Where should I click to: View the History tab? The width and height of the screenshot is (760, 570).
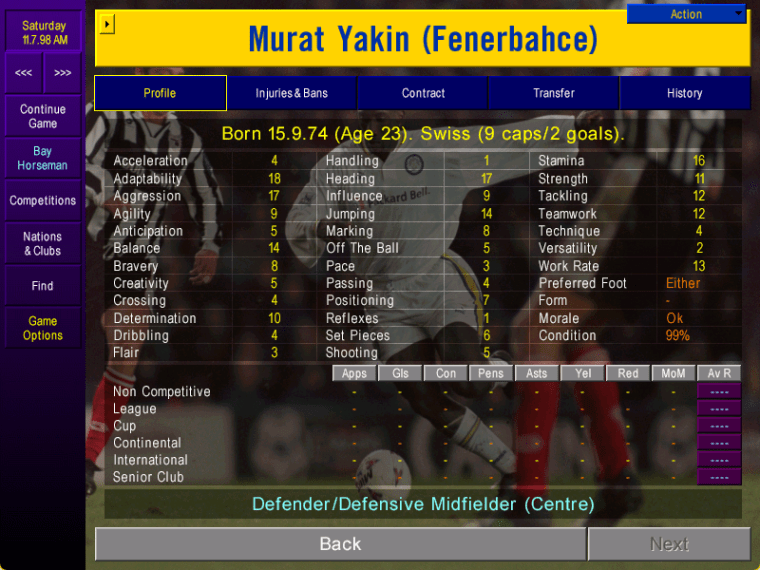coord(685,93)
